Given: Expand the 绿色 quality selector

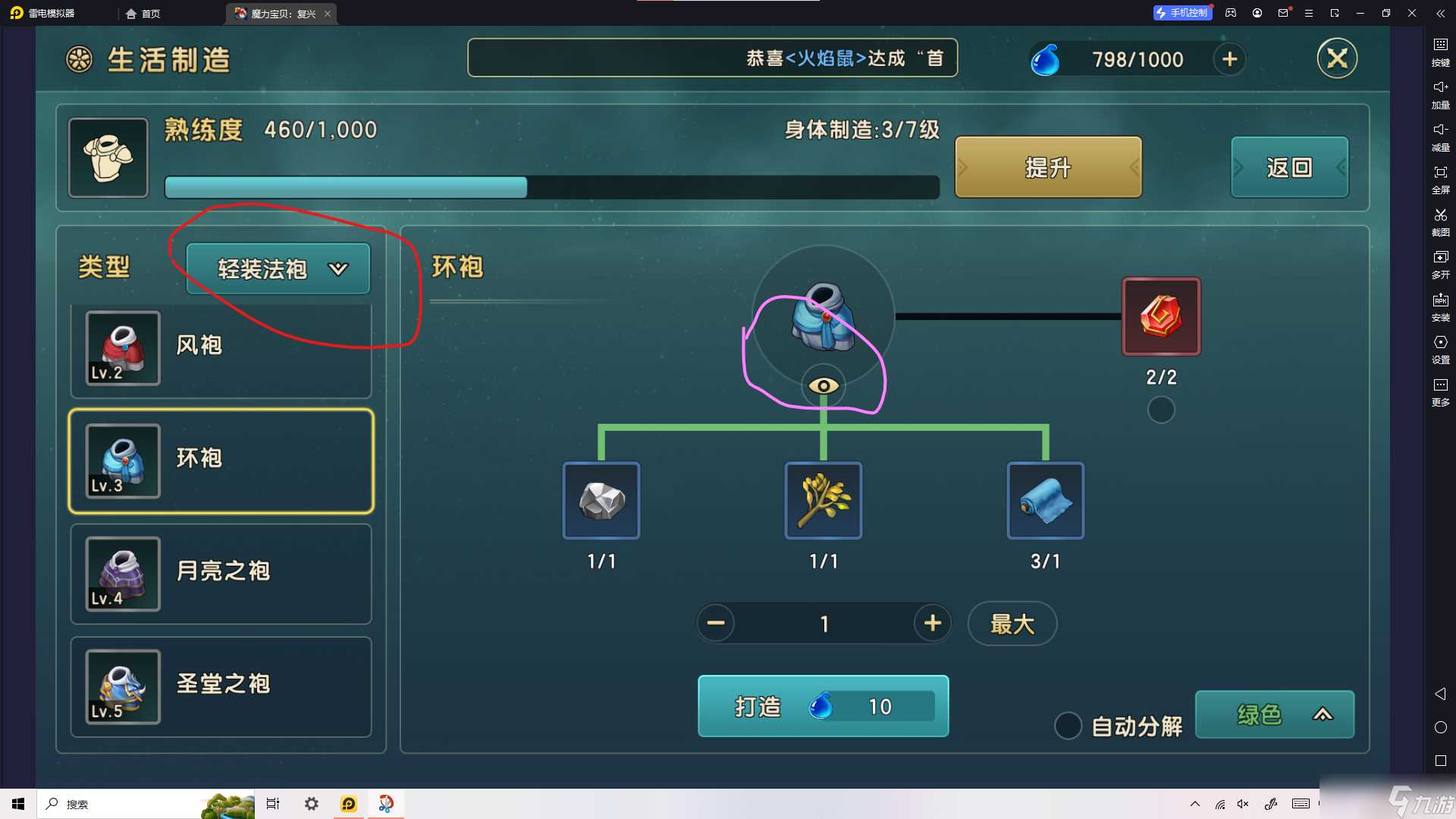Looking at the screenshot, I should [1274, 714].
